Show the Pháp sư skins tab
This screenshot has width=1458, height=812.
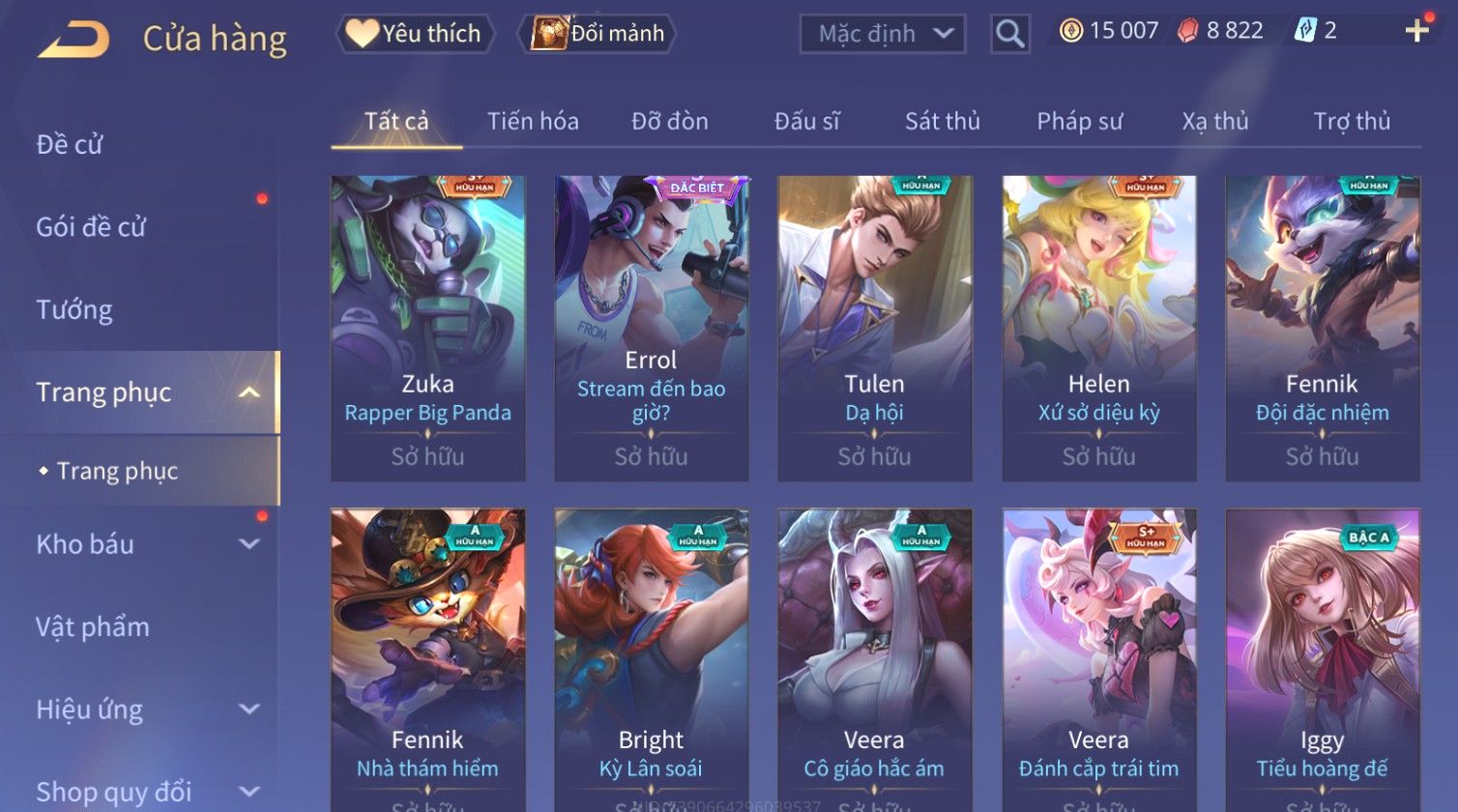[1079, 122]
